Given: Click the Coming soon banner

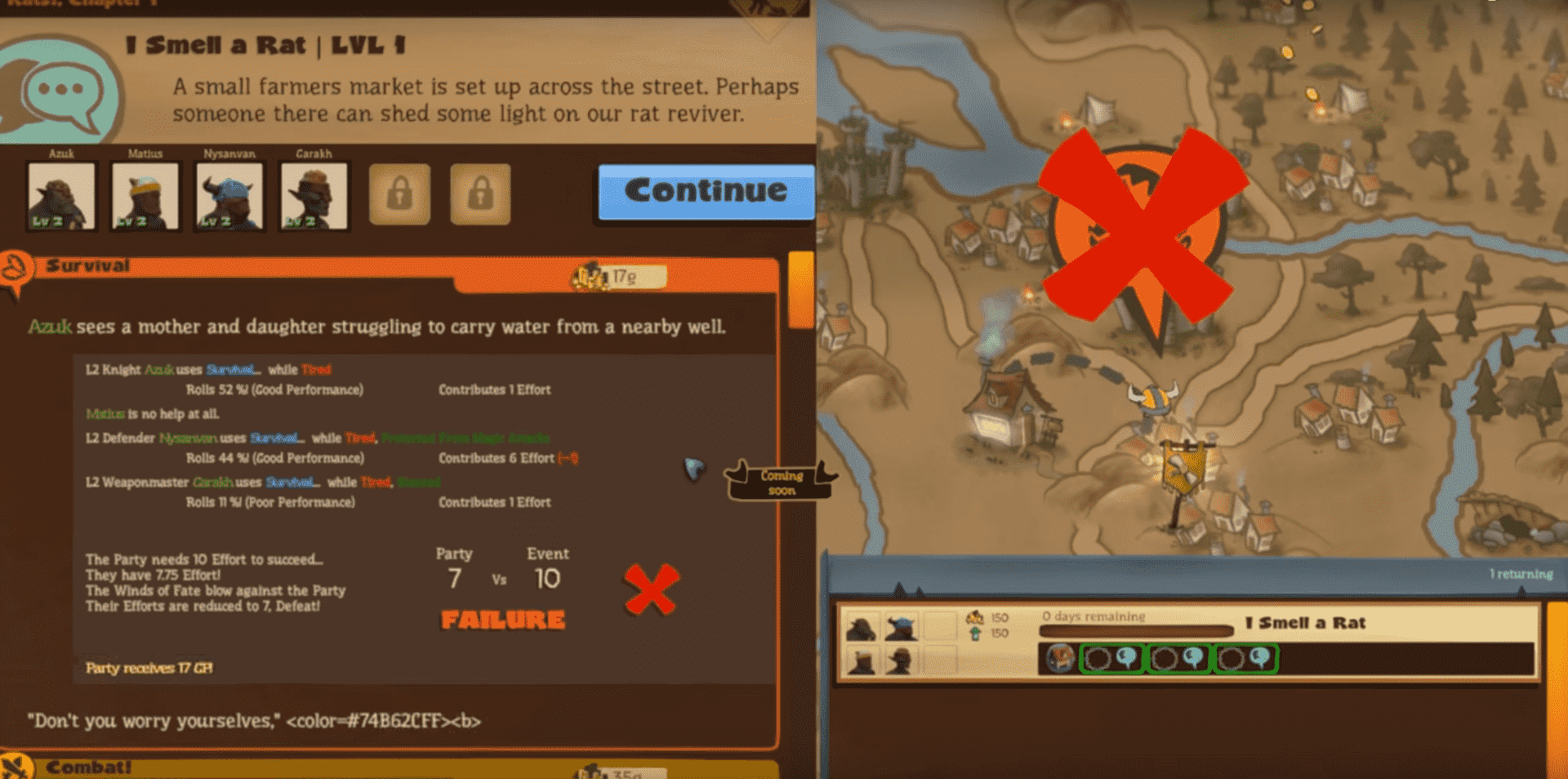Looking at the screenshot, I should (x=782, y=482).
